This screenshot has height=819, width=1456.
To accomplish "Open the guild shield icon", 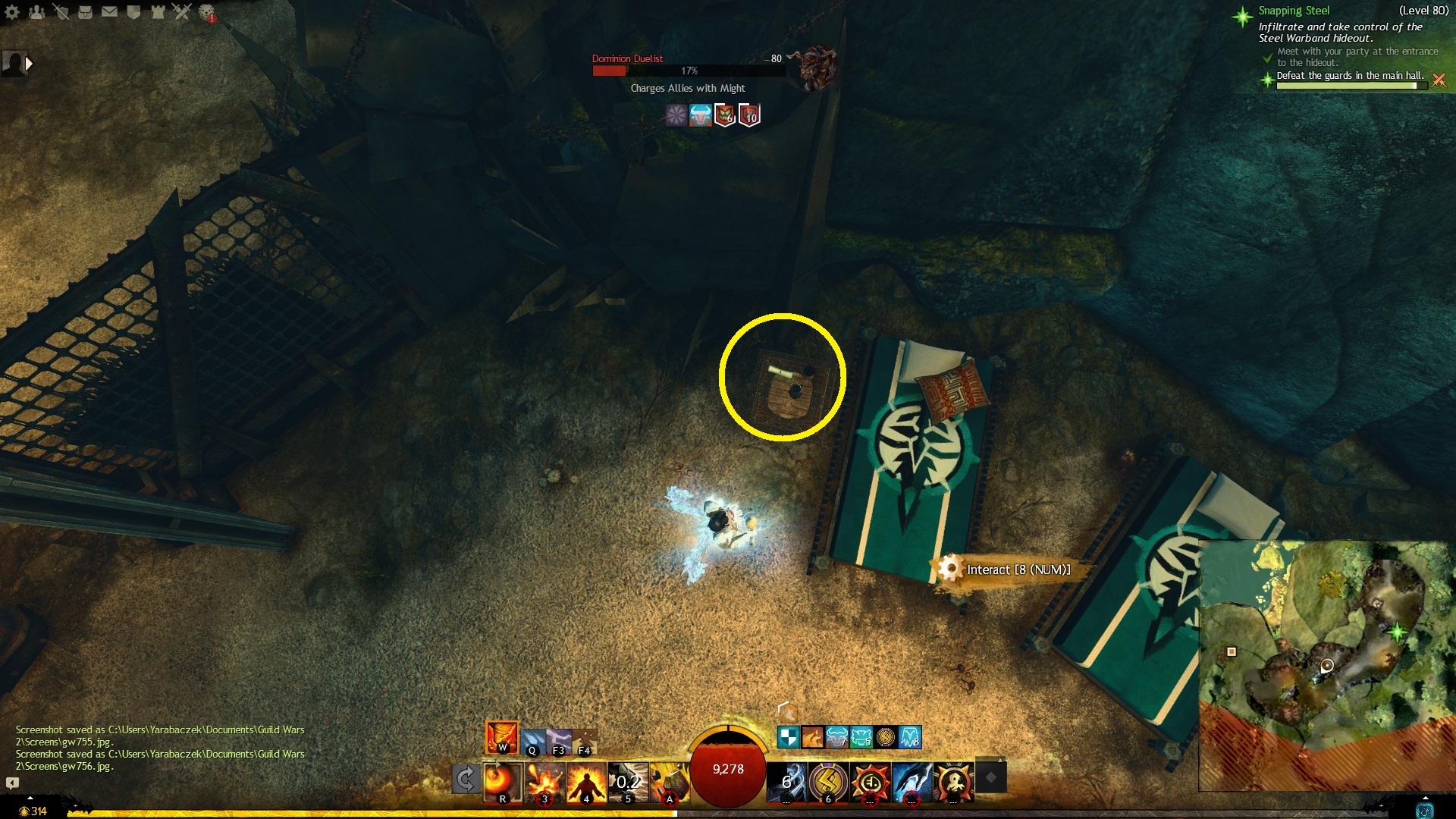I will click(x=133, y=12).
